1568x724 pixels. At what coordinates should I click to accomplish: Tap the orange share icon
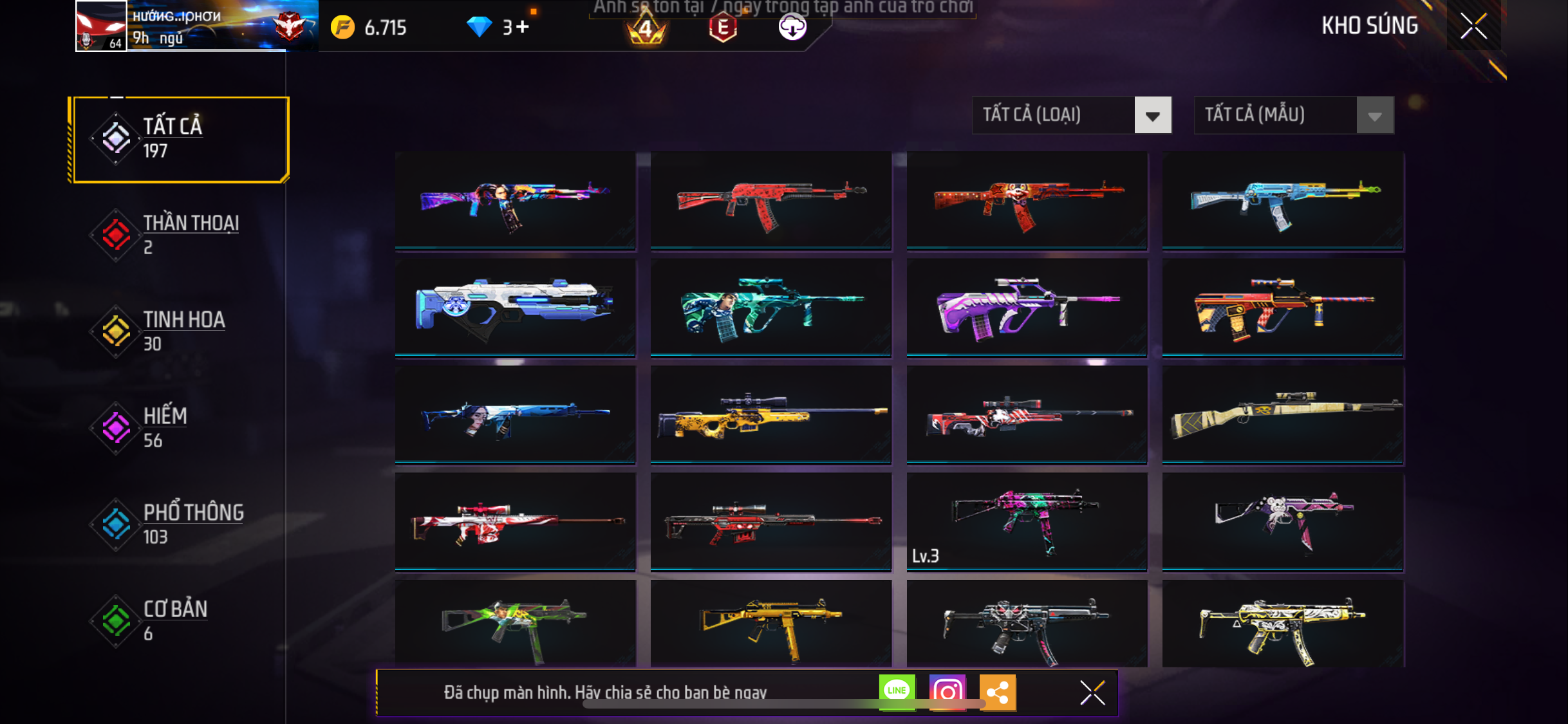coord(997,692)
